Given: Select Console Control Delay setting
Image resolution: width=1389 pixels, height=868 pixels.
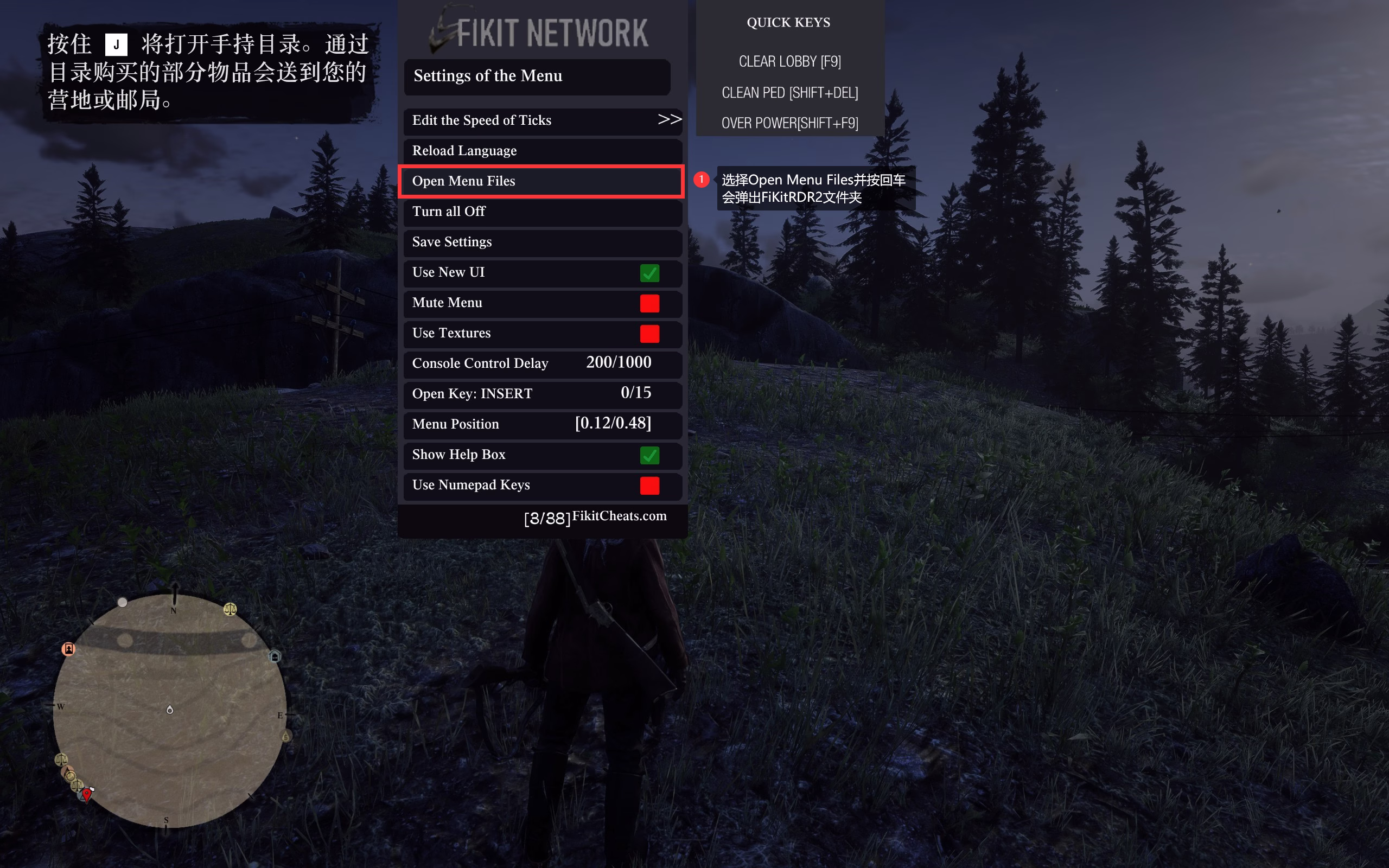Looking at the screenshot, I should [543, 364].
